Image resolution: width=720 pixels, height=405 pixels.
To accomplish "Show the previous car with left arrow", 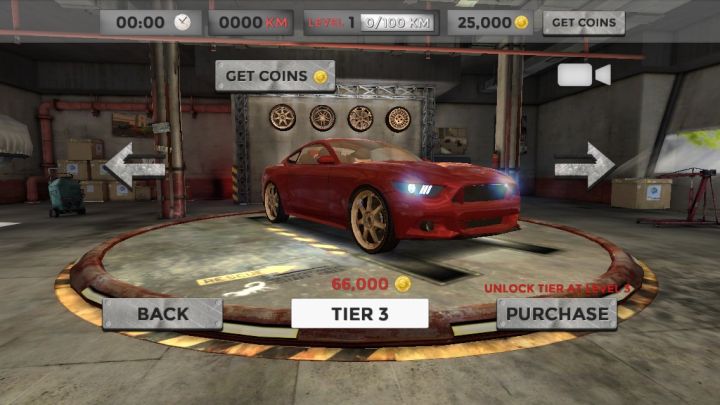I will point(134,165).
